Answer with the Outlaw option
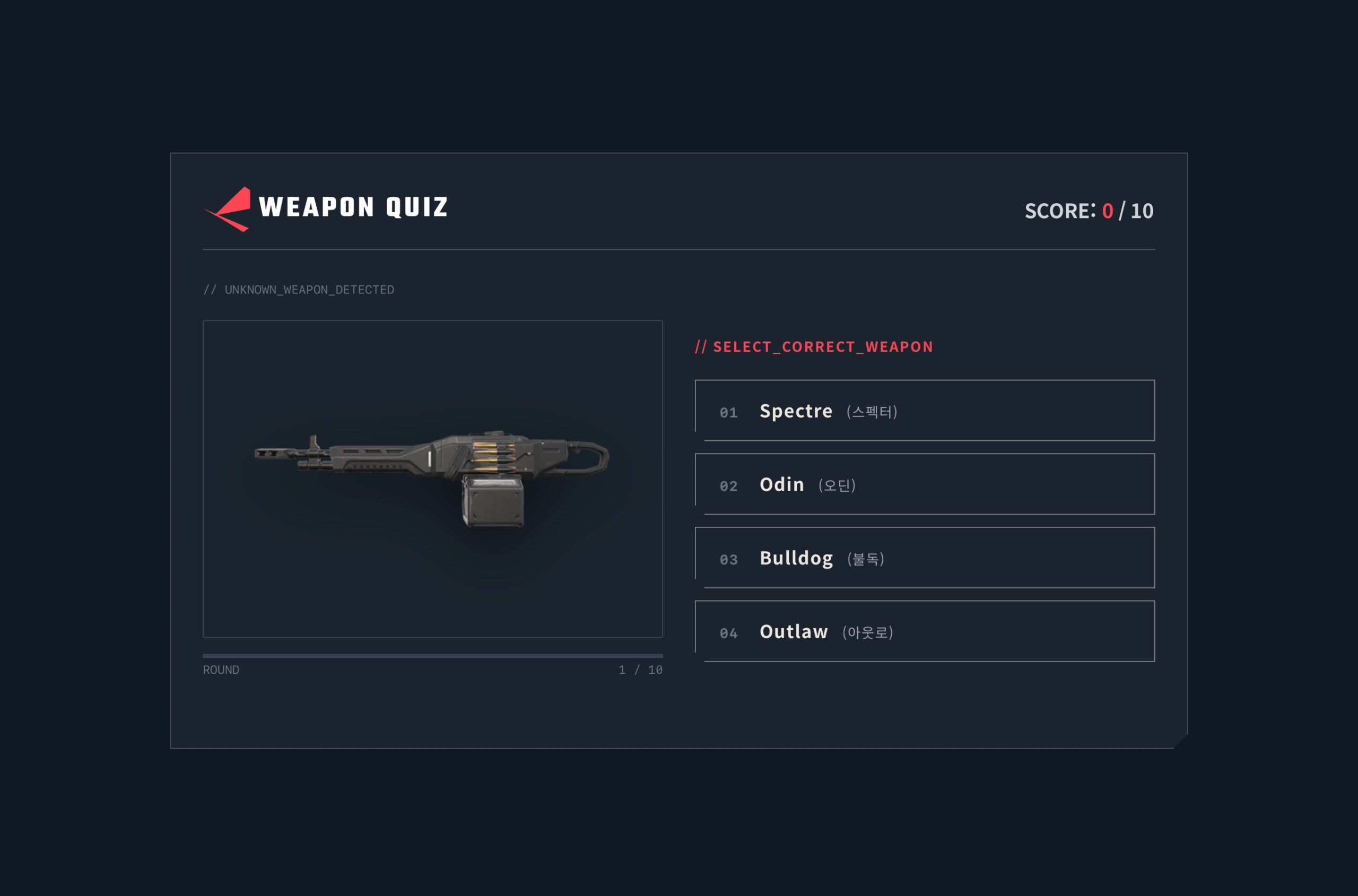 (x=925, y=631)
